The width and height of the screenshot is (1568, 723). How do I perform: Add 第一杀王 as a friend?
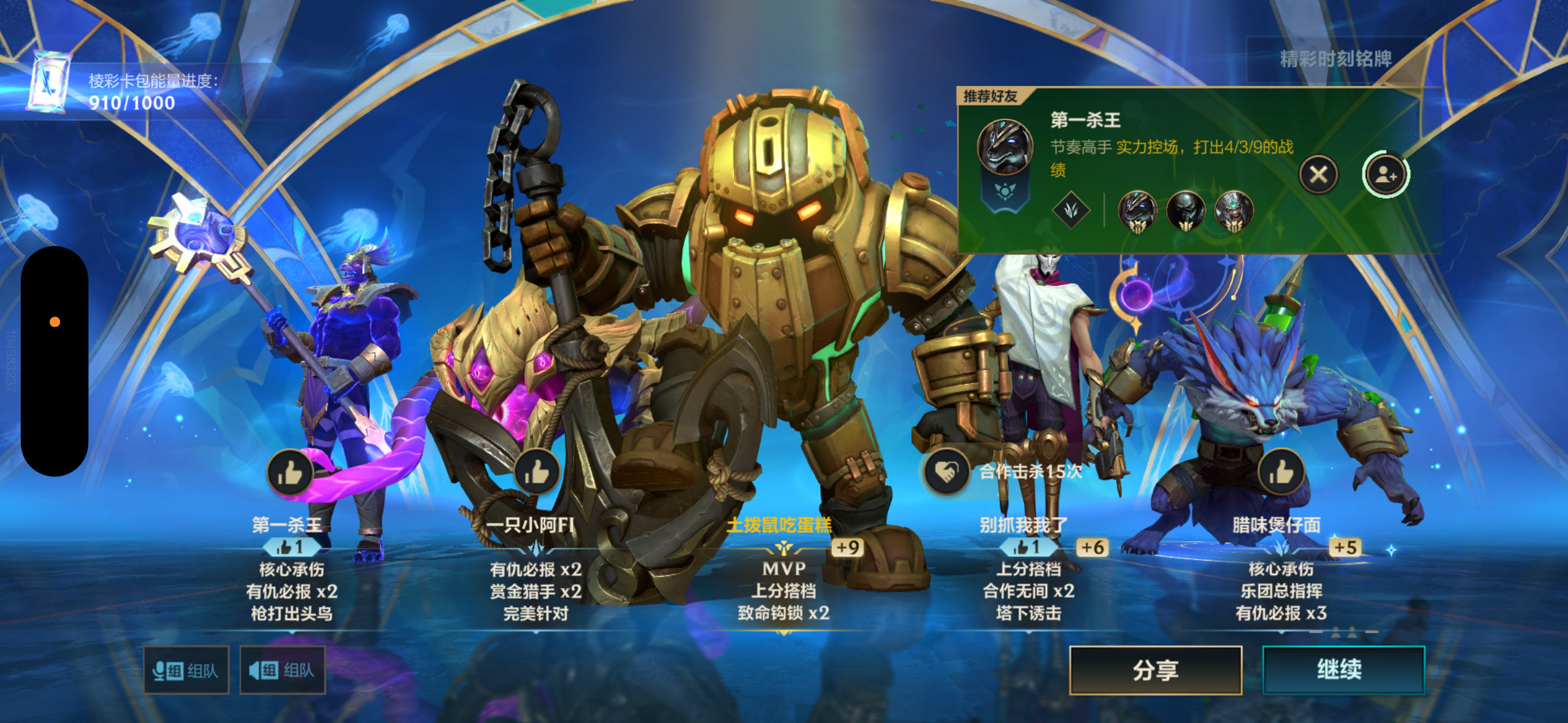coord(1385,175)
